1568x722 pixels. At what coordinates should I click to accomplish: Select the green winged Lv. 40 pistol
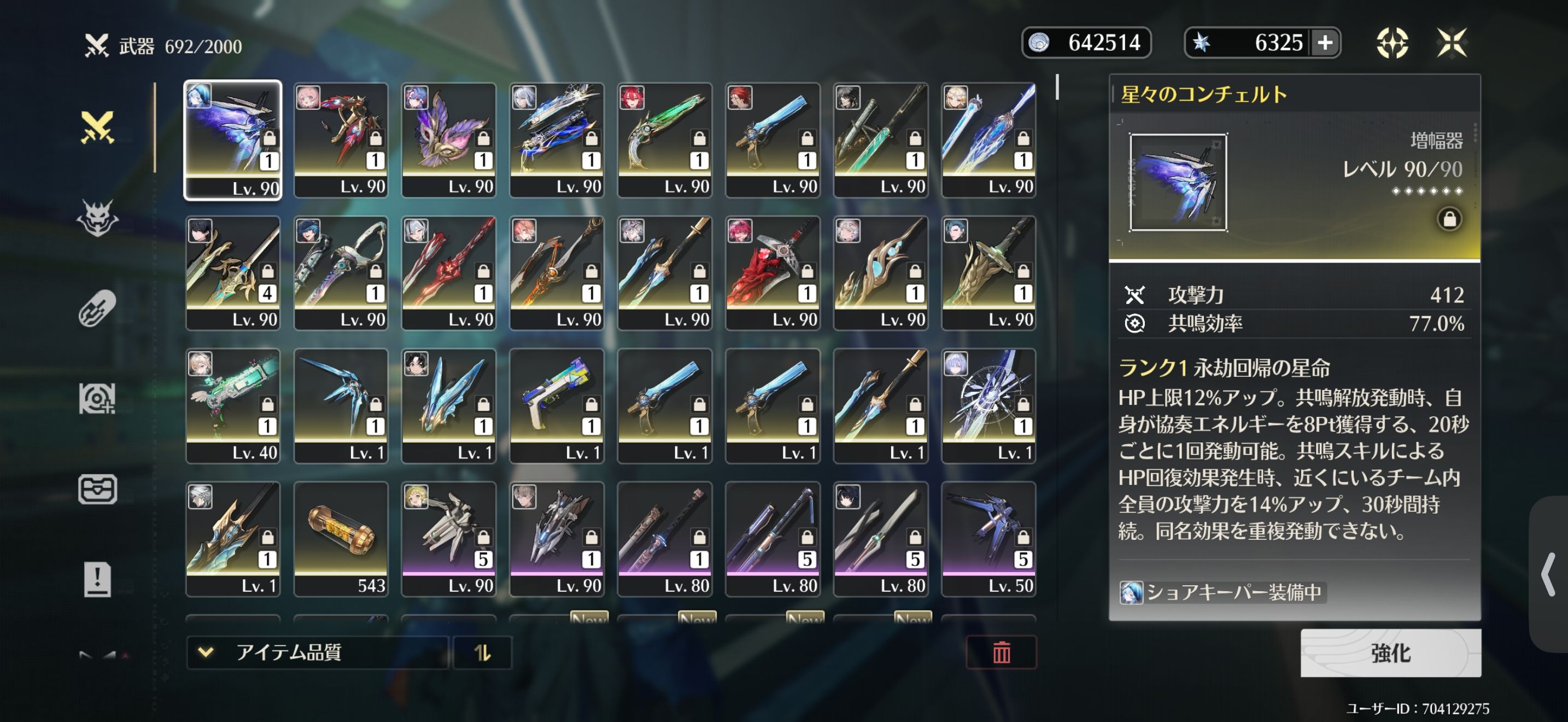[232, 405]
